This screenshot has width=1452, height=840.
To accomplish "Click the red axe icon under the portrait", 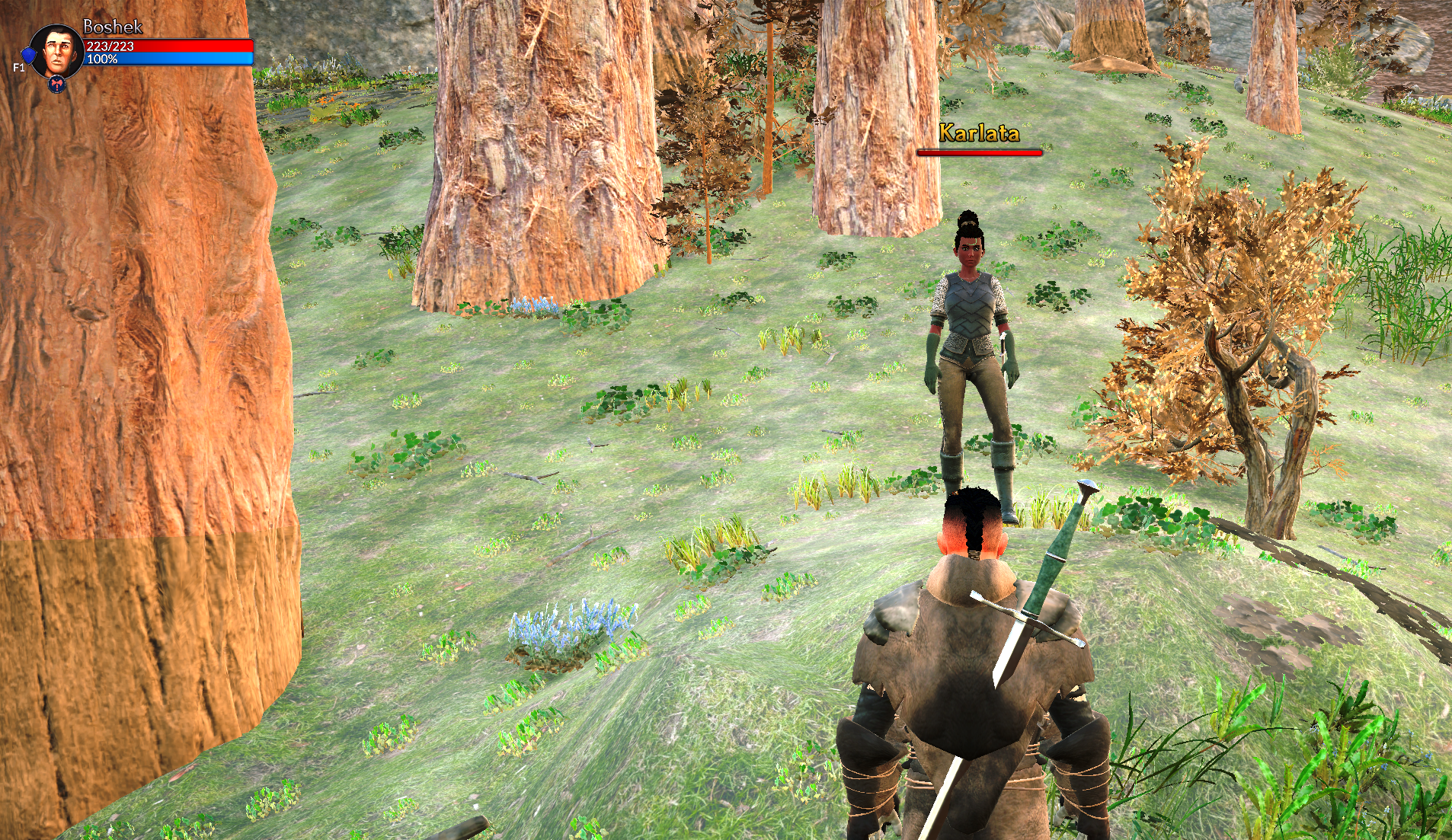I will 56,85.
